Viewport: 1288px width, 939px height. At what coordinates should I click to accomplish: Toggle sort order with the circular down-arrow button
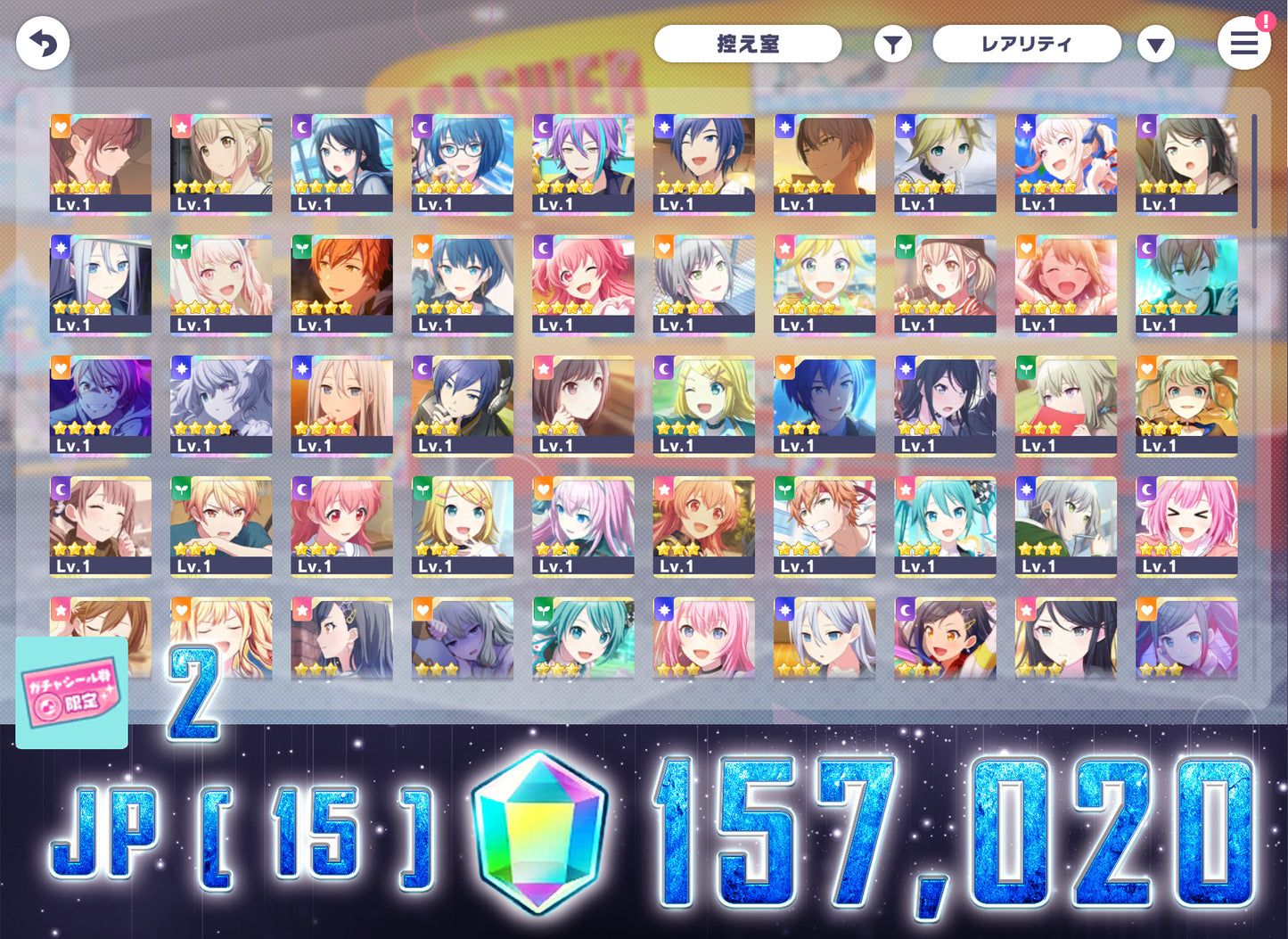[1155, 43]
